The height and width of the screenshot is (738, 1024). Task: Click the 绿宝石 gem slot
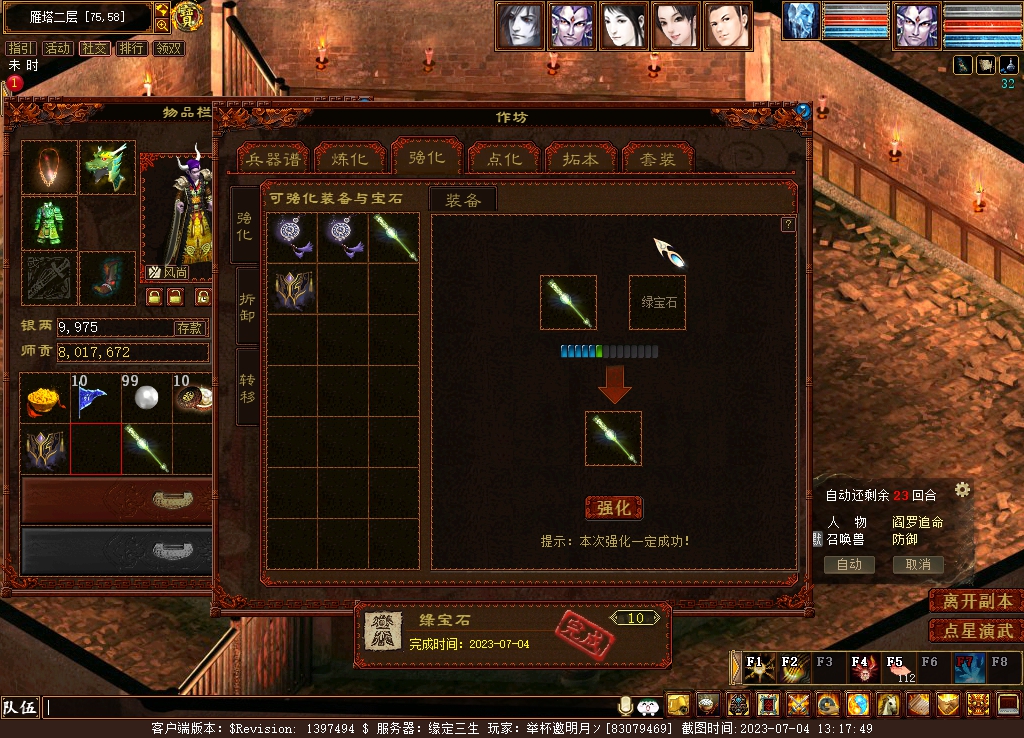pyautogui.click(x=657, y=302)
